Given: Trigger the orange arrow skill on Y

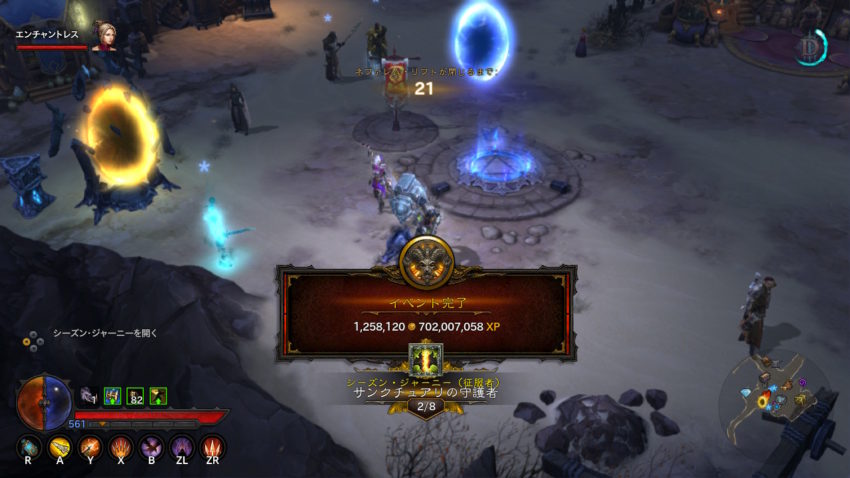Looking at the screenshot, I should point(91,447).
